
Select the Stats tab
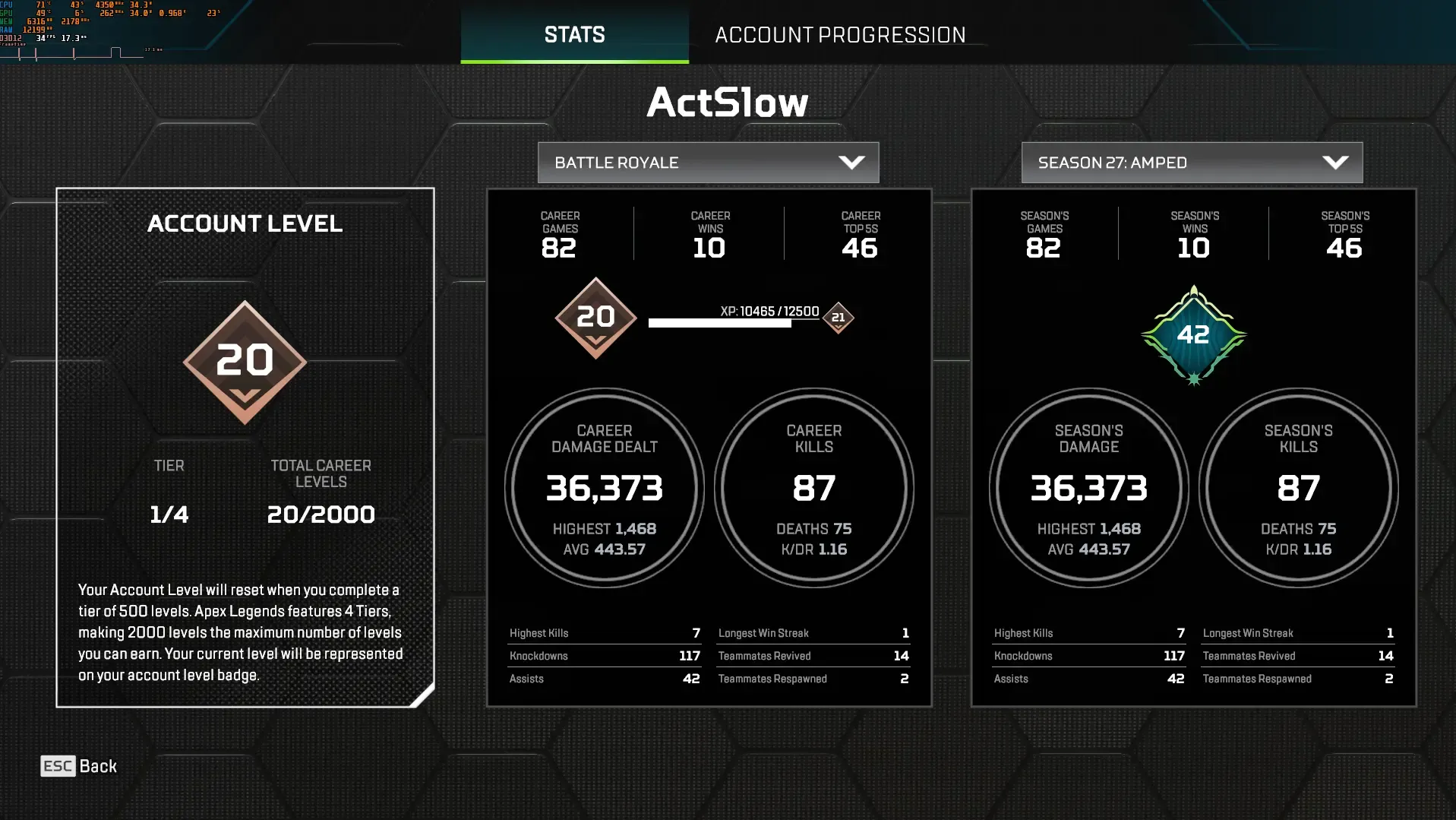pyautogui.click(x=574, y=34)
